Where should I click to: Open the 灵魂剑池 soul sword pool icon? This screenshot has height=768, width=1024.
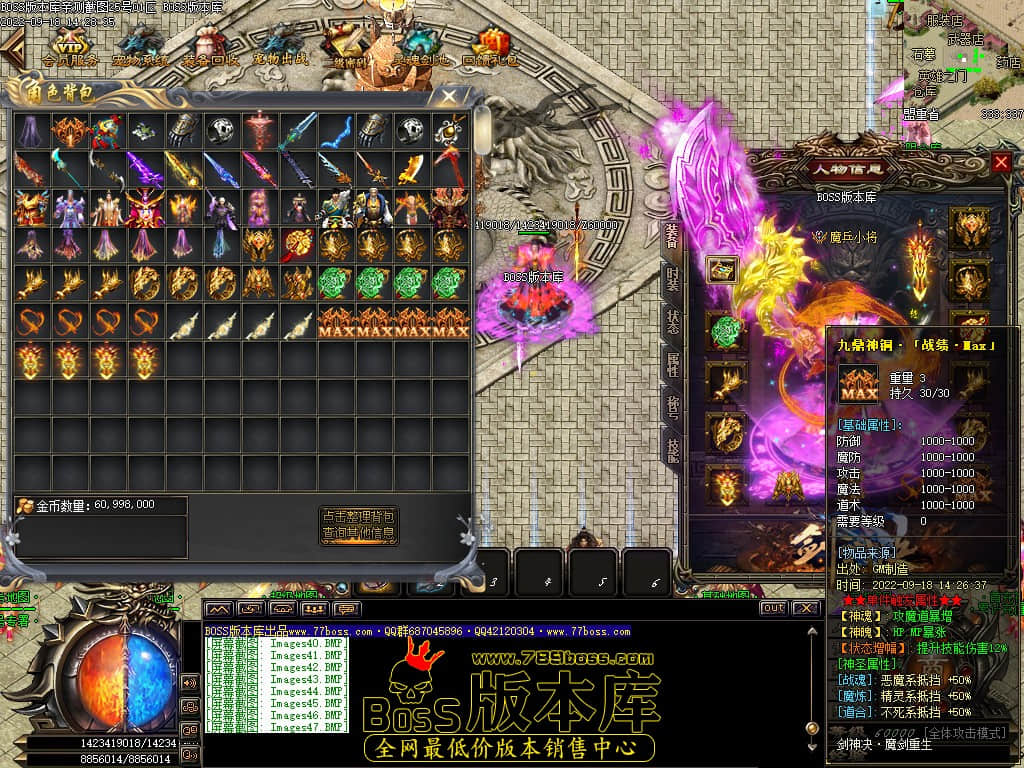[x=420, y=46]
